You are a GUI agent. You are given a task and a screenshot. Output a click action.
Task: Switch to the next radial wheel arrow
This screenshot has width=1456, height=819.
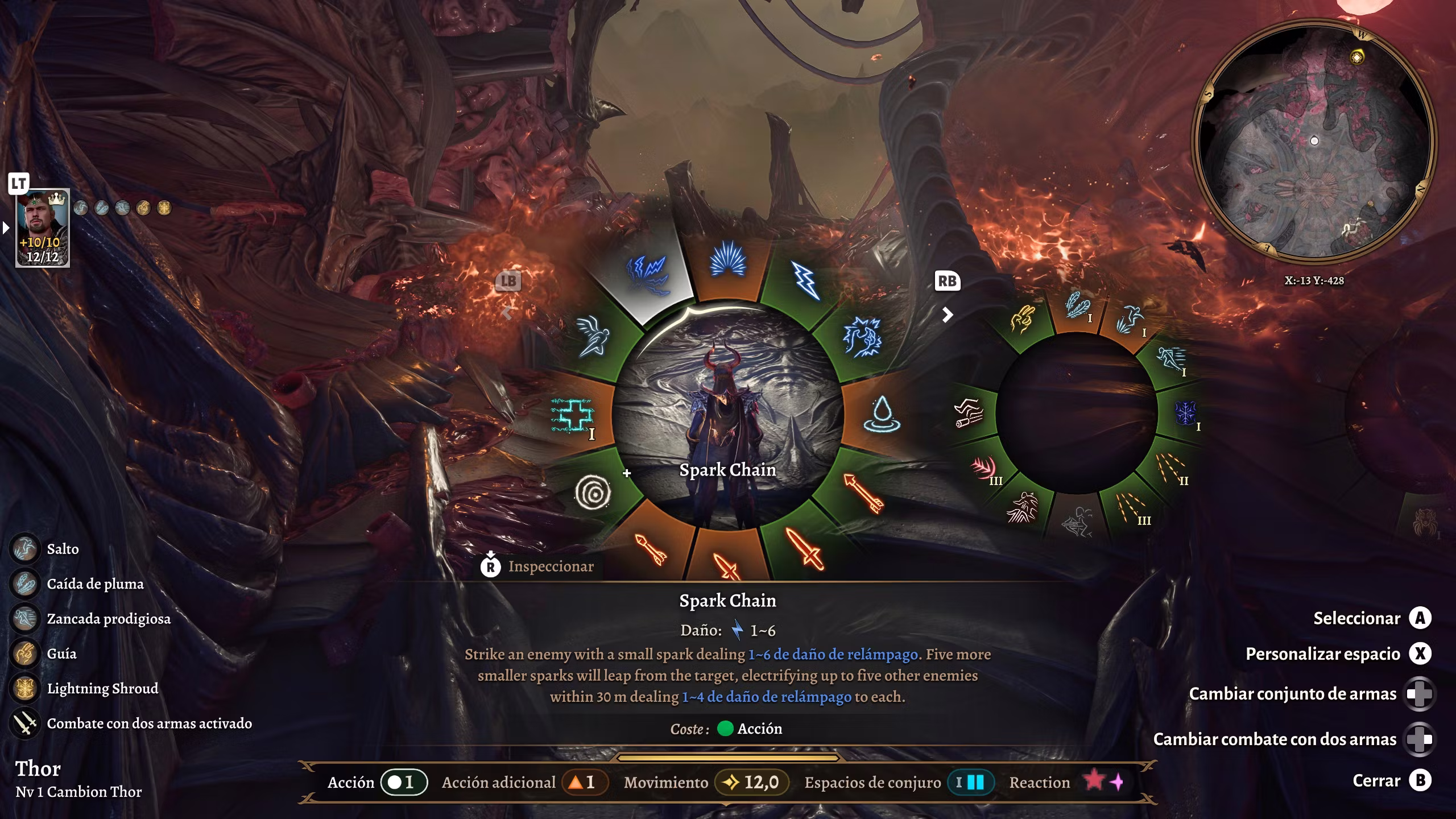point(947,315)
